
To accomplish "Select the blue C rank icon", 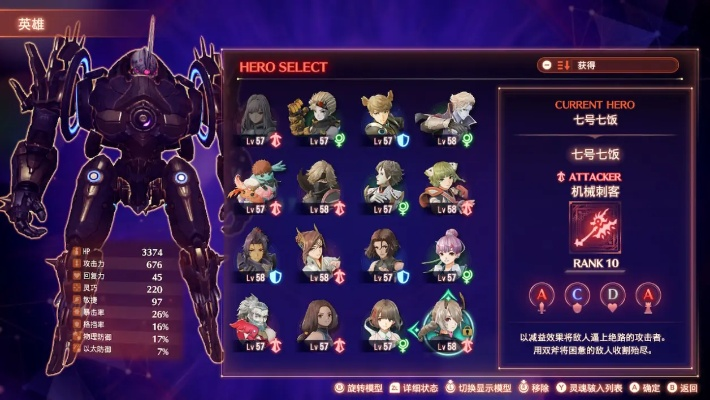I will click(578, 295).
